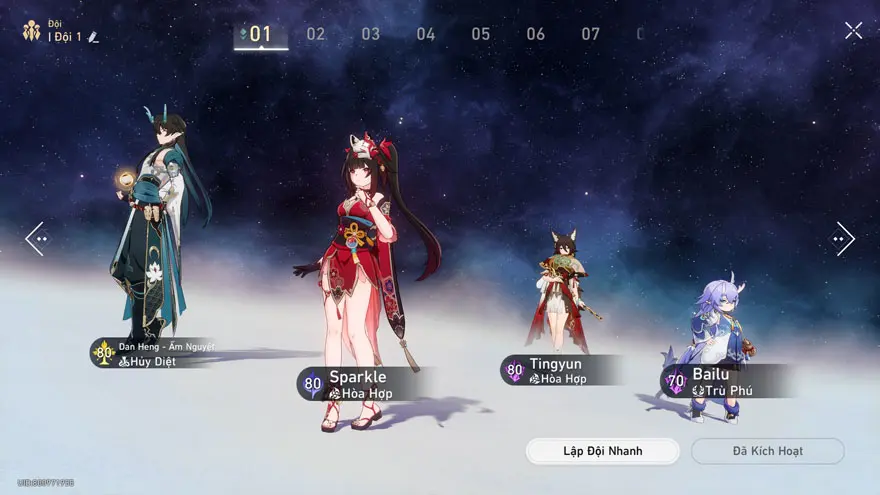Screen dimensions: 880x495
Task: Choose team tab 07
Action: point(591,34)
